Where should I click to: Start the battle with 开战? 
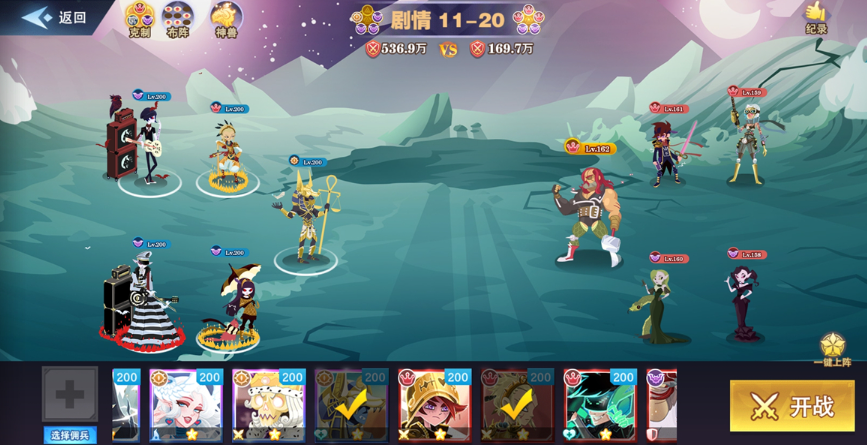(x=791, y=406)
